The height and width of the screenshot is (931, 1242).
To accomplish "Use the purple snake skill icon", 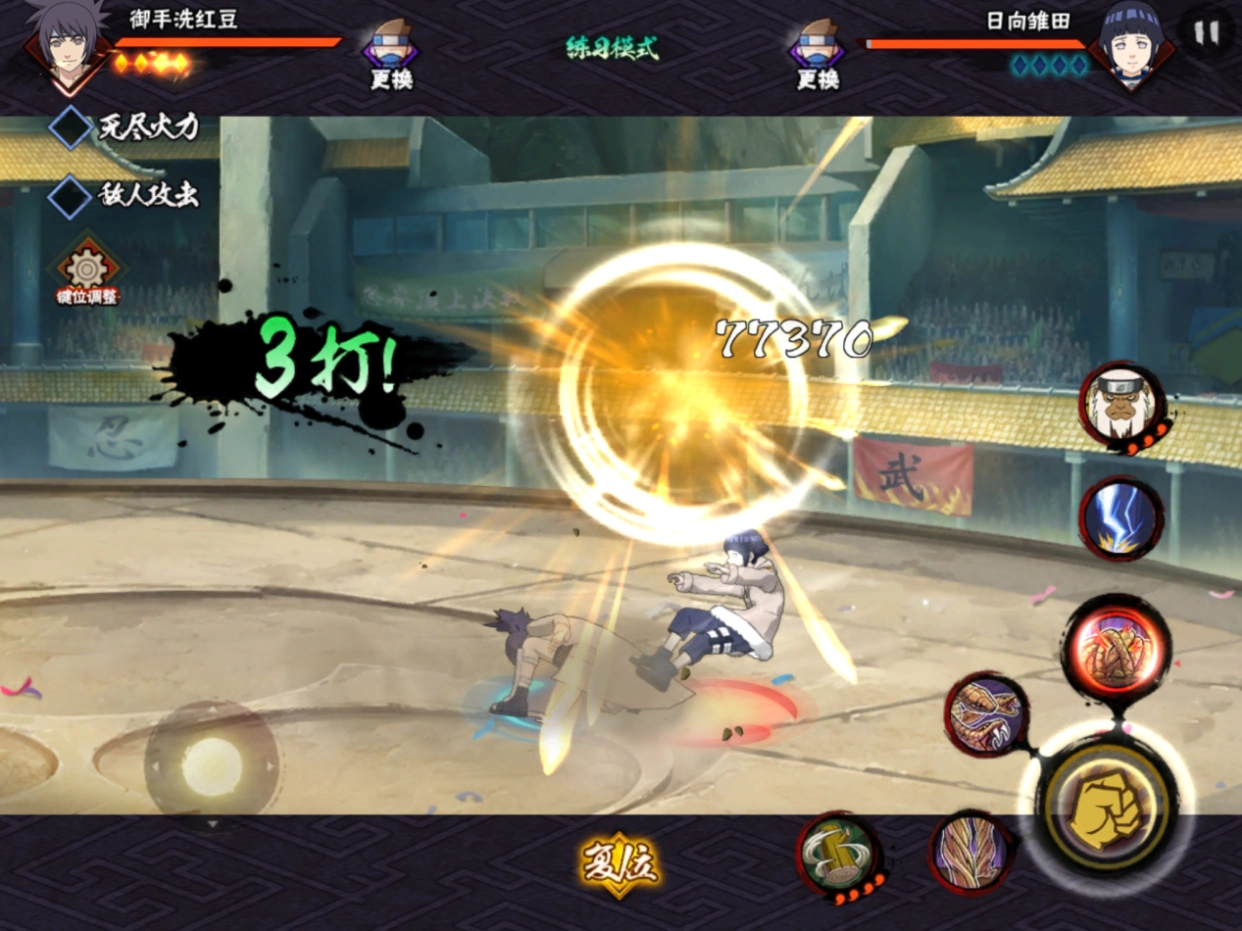I will 986,714.
